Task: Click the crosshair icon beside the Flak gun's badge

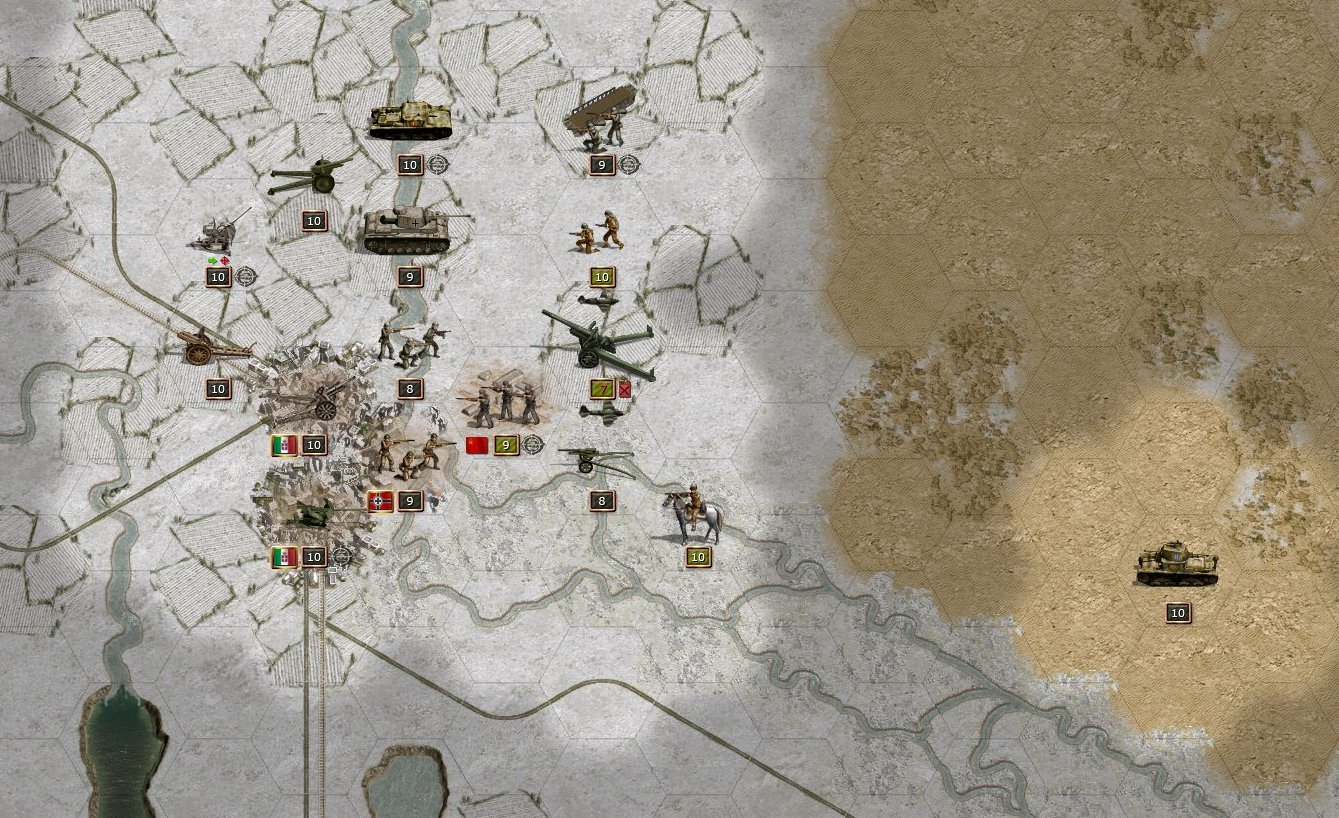Action: (246, 277)
